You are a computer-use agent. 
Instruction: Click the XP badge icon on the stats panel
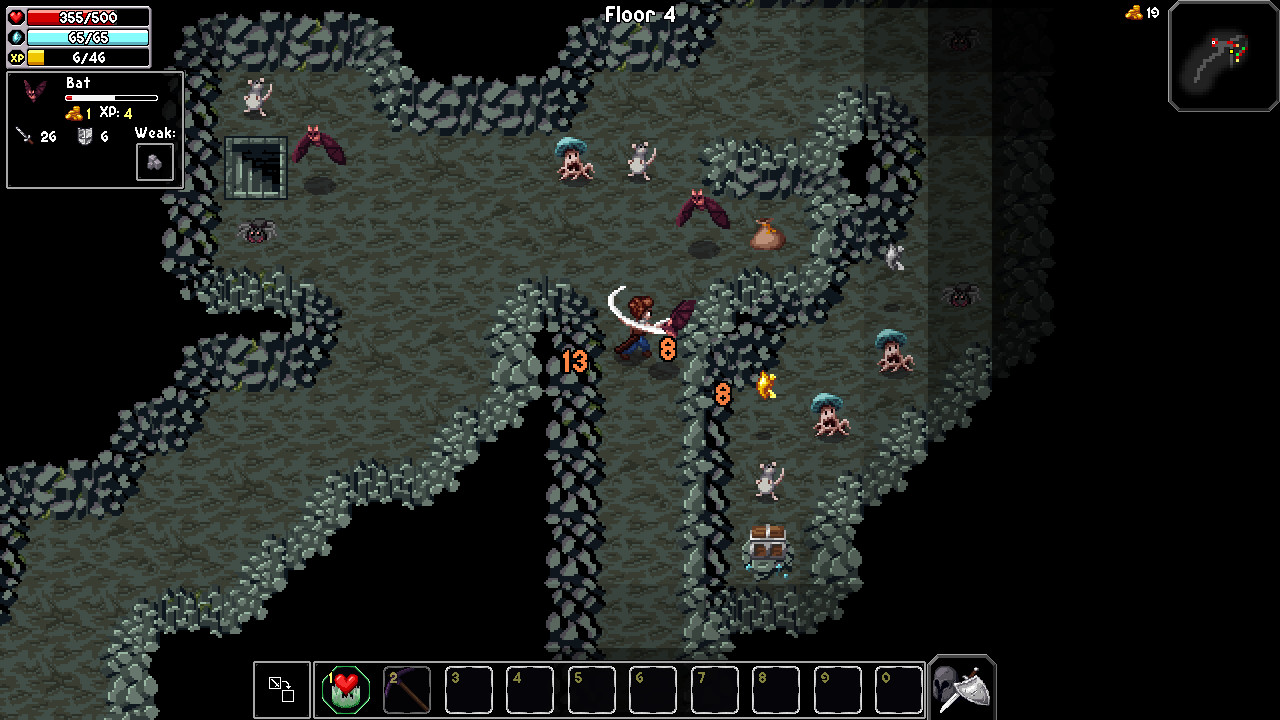pos(14,57)
